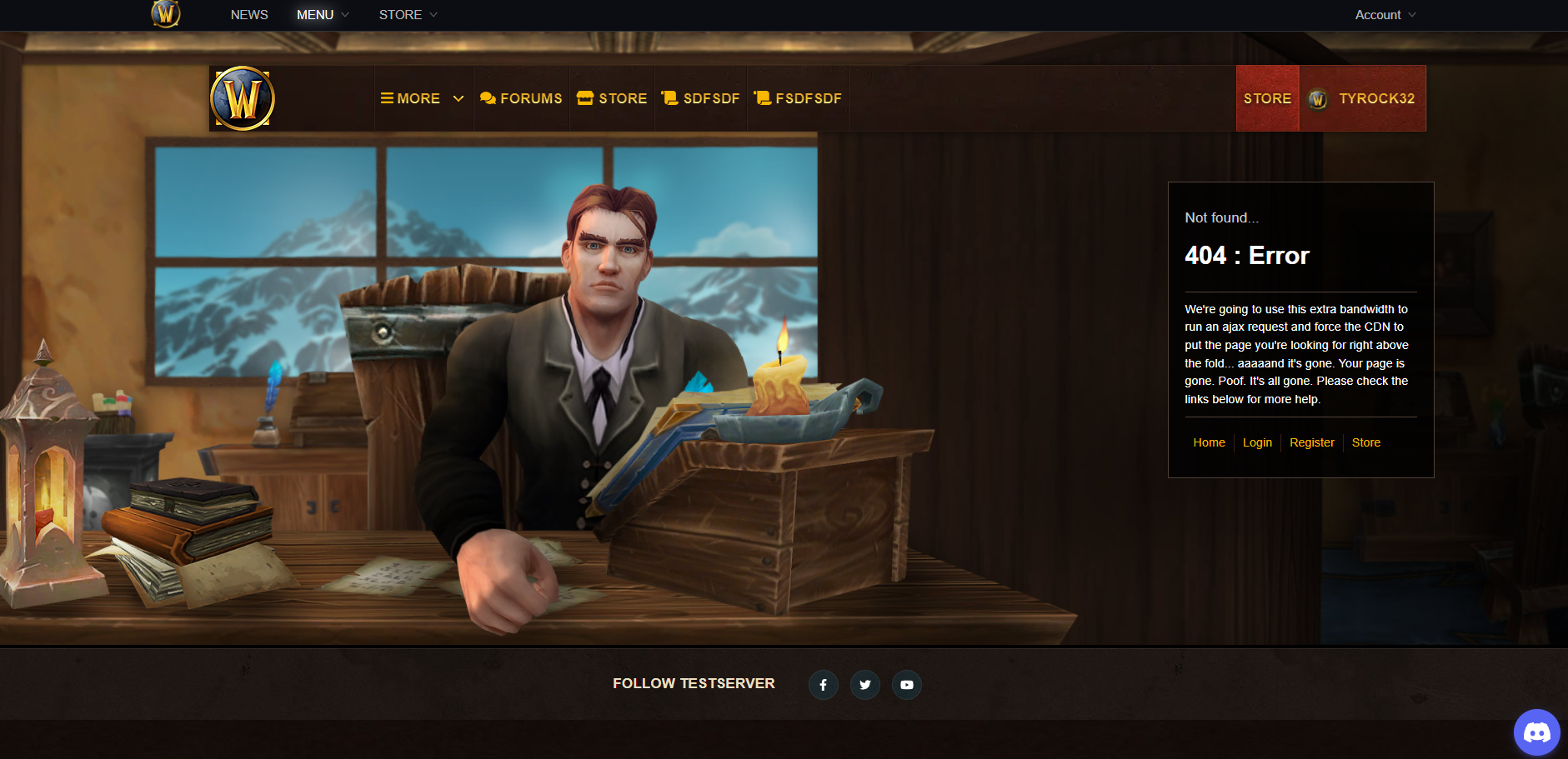Open the TYROCK32 account panel

coord(1362,97)
